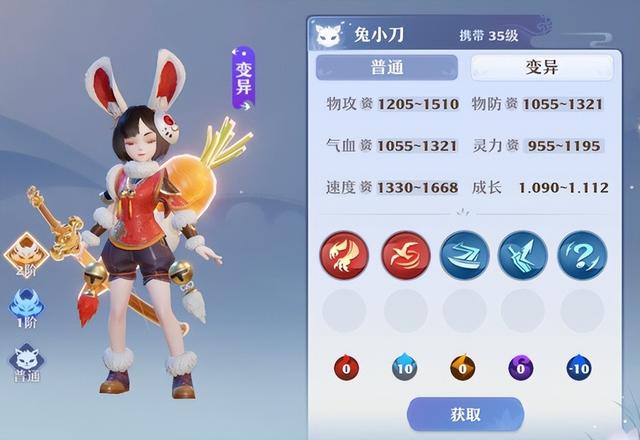Select the 普通 form icon beside the pet
Screen dimensions: 640x440
tap(26, 362)
